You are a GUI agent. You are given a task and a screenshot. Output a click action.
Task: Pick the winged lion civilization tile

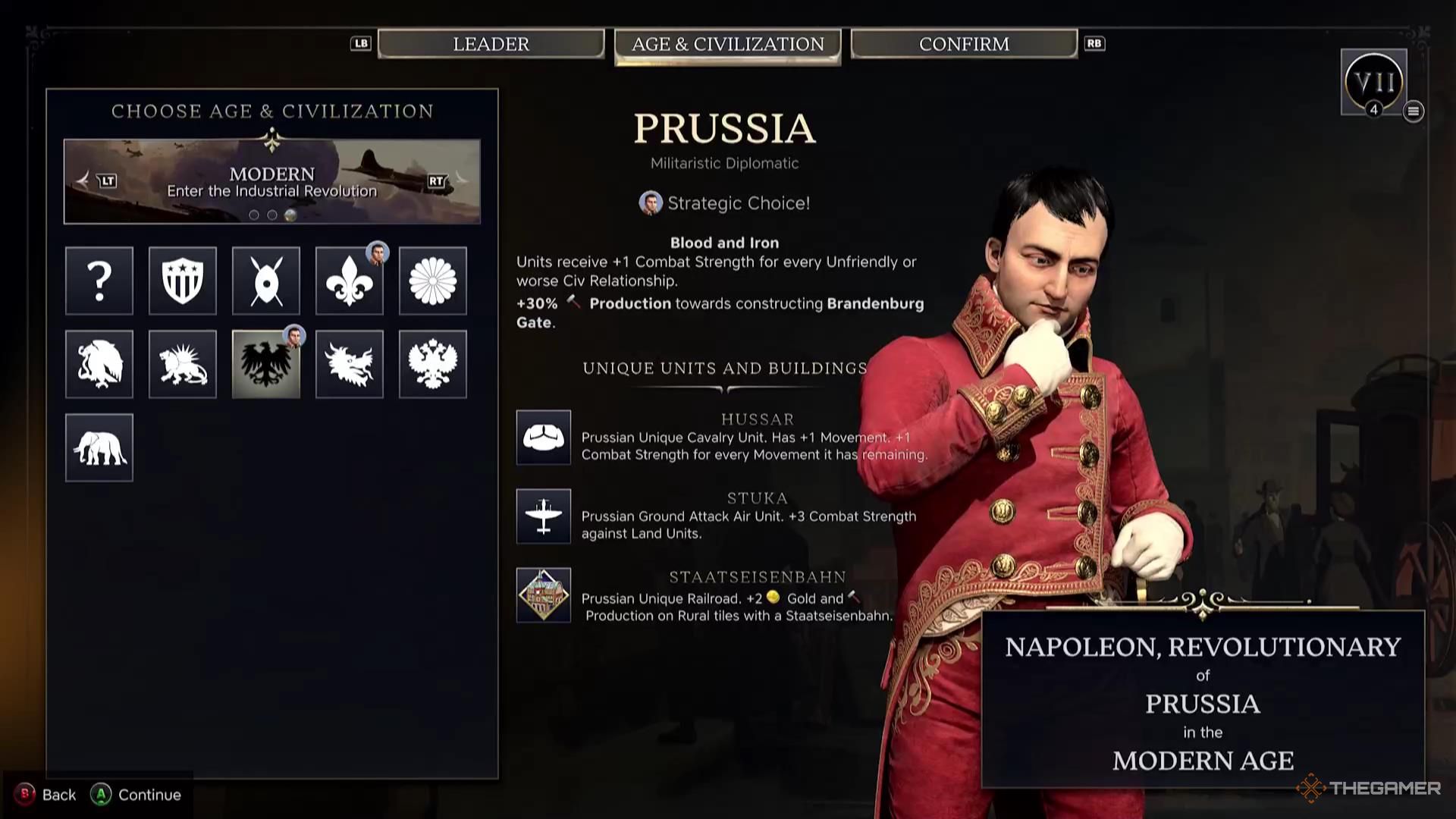pyautogui.click(x=183, y=364)
